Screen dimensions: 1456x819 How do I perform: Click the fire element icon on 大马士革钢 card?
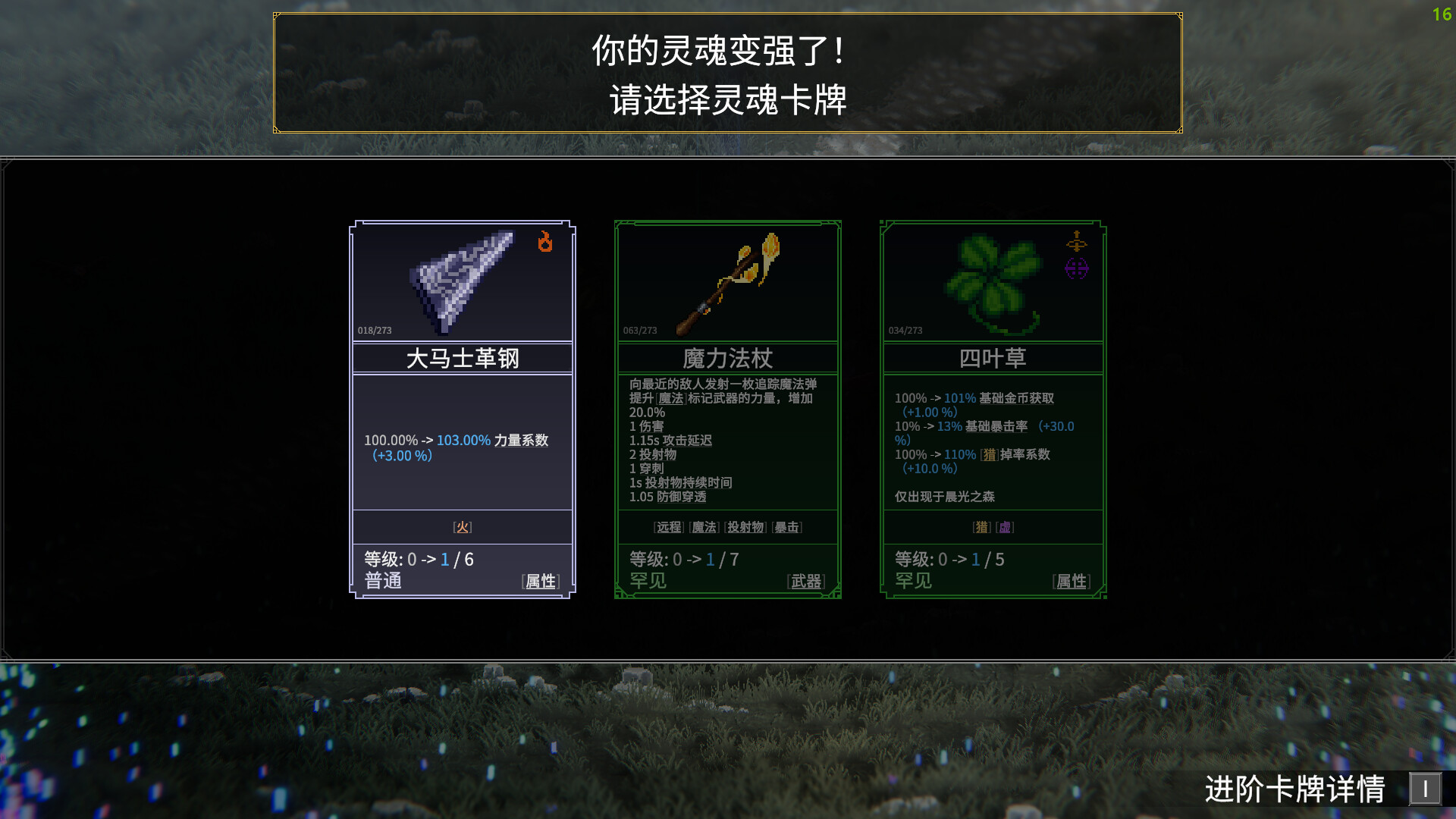coord(545,243)
